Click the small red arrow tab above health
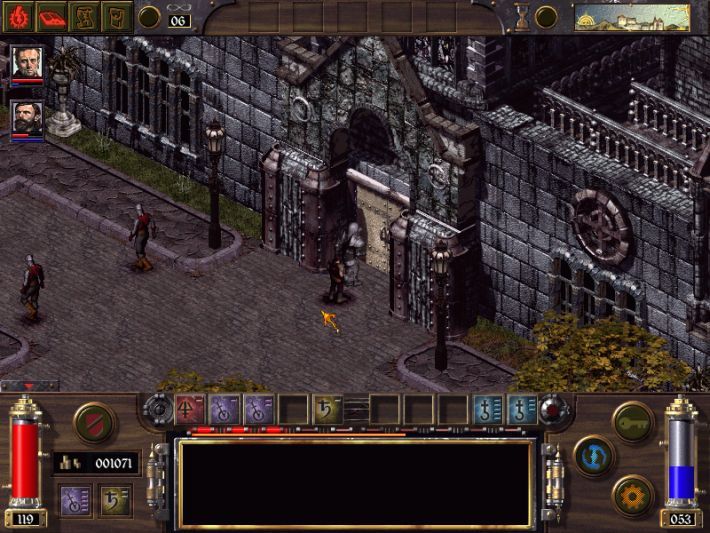Image resolution: width=710 pixels, height=533 pixels. 28,385
